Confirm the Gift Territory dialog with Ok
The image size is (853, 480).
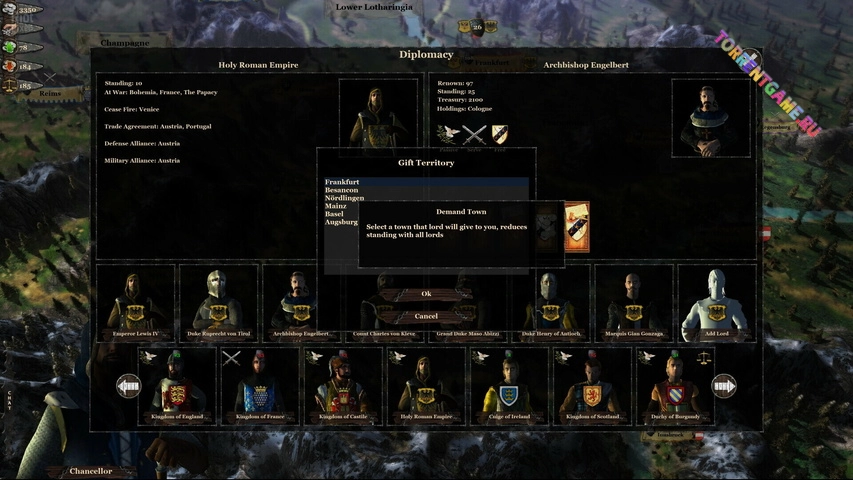[426, 294]
